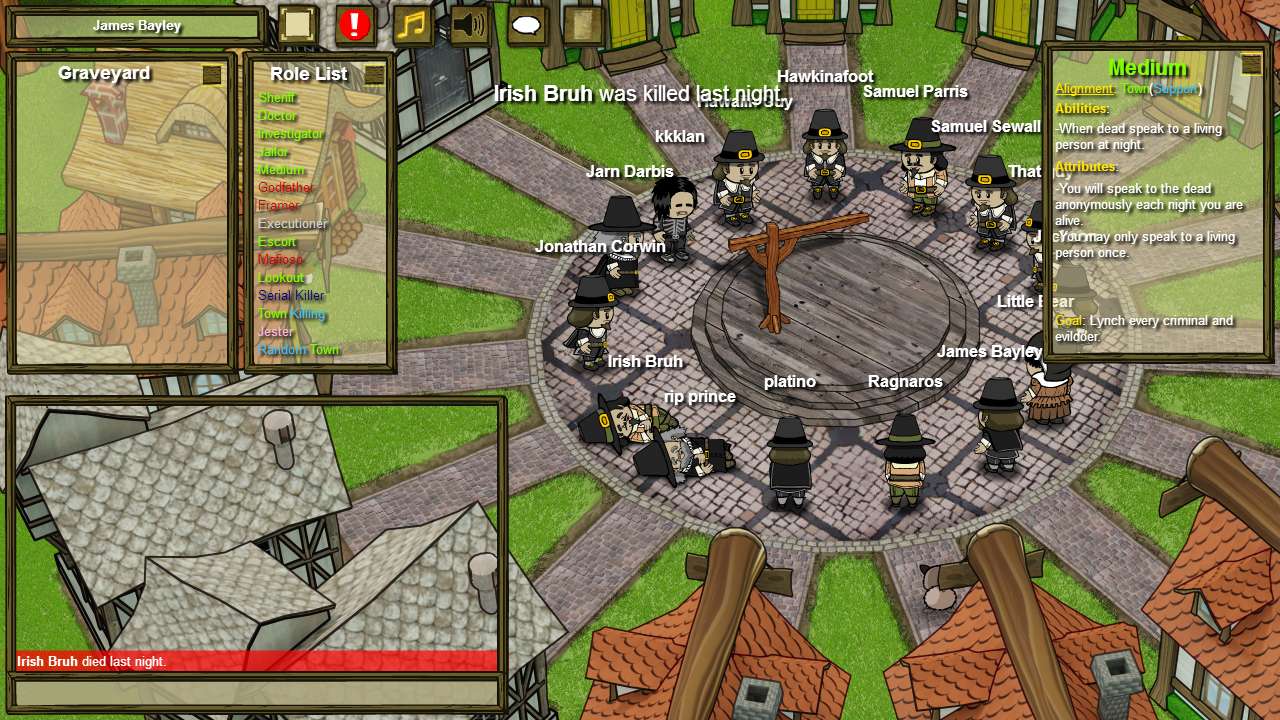Click the parchment icon in the top toolbar

(581, 25)
